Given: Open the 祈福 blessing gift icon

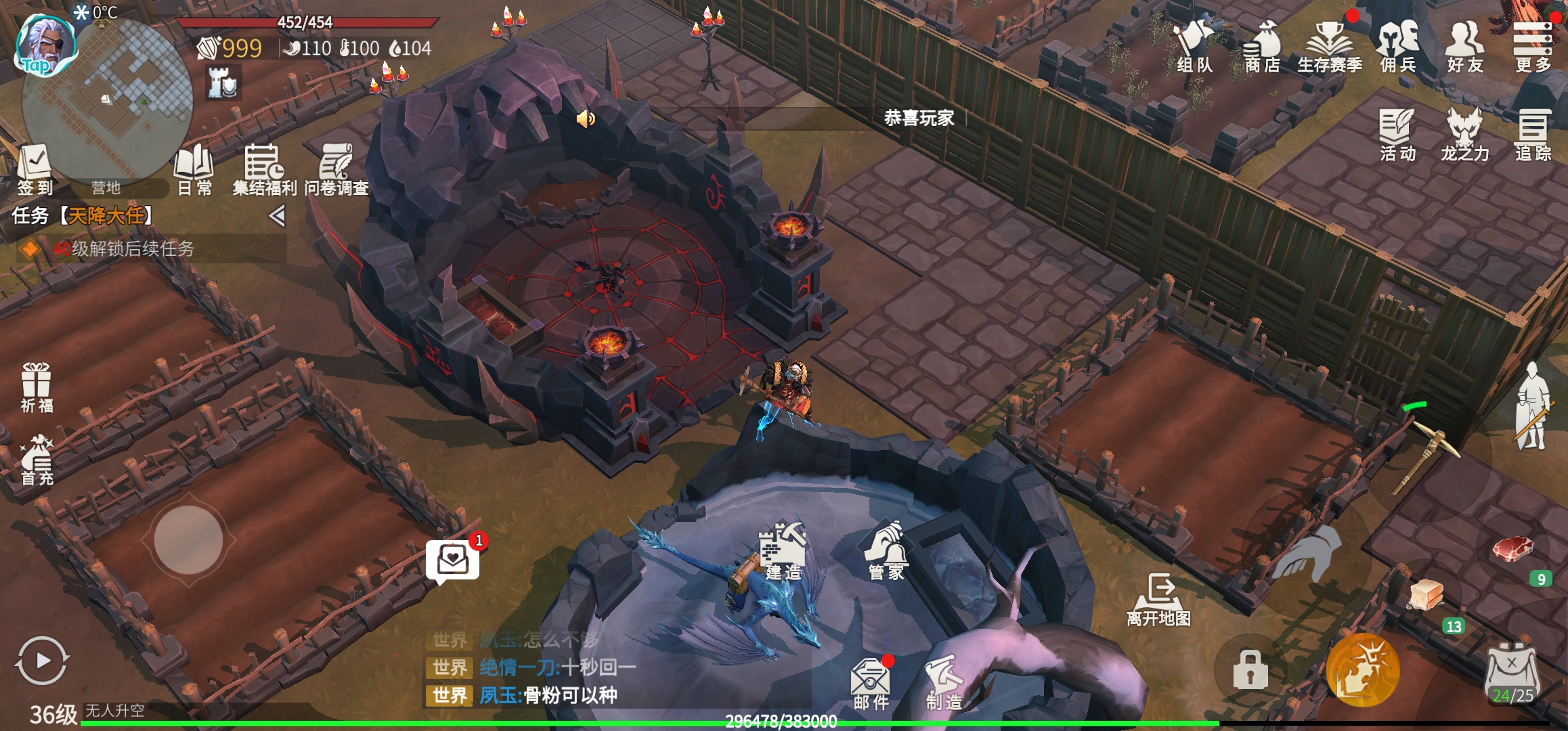Looking at the screenshot, I should pyautogui.click(x=37, y=387).
